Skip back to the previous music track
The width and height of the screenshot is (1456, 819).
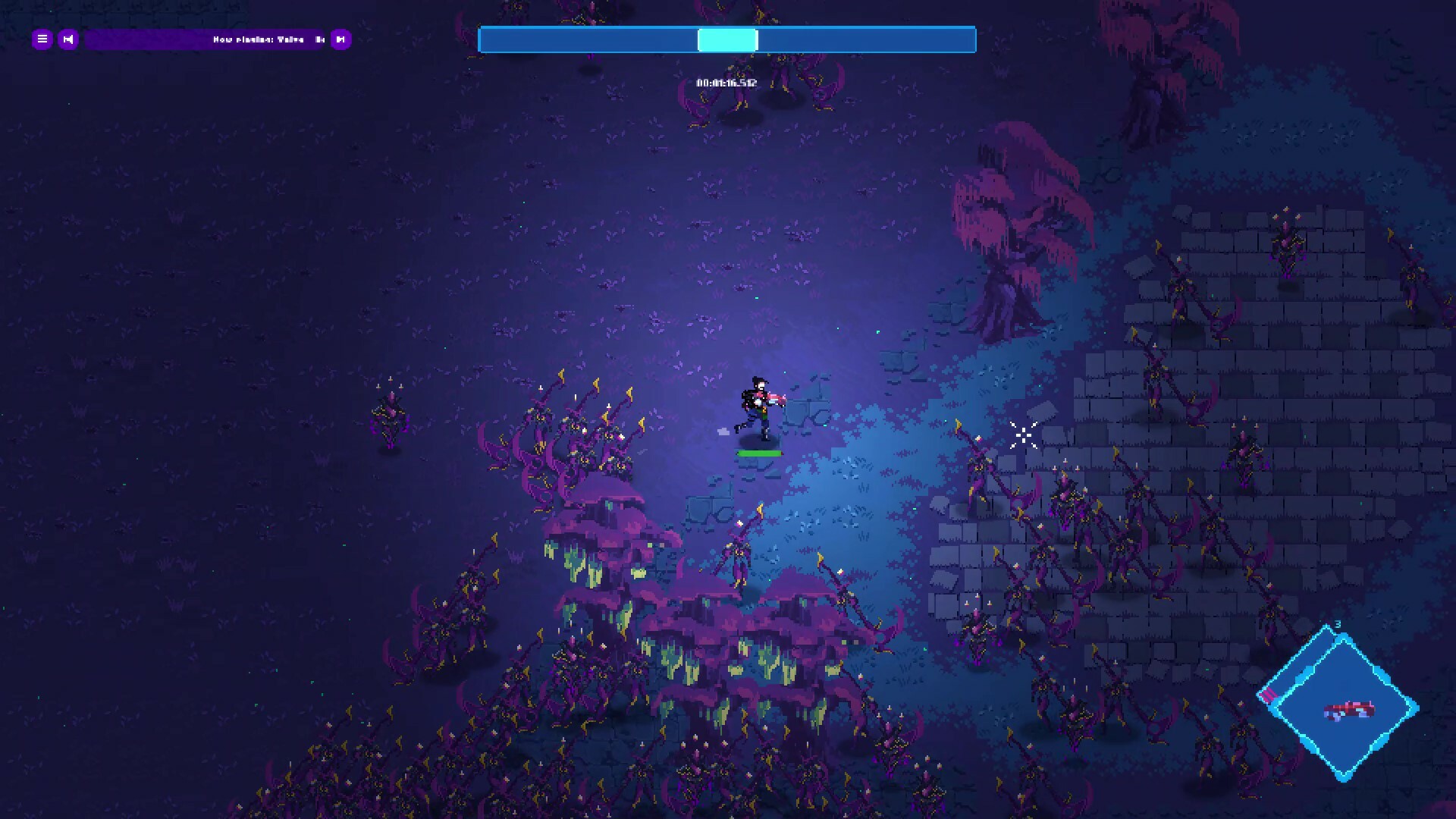click(x=68, y=39)
